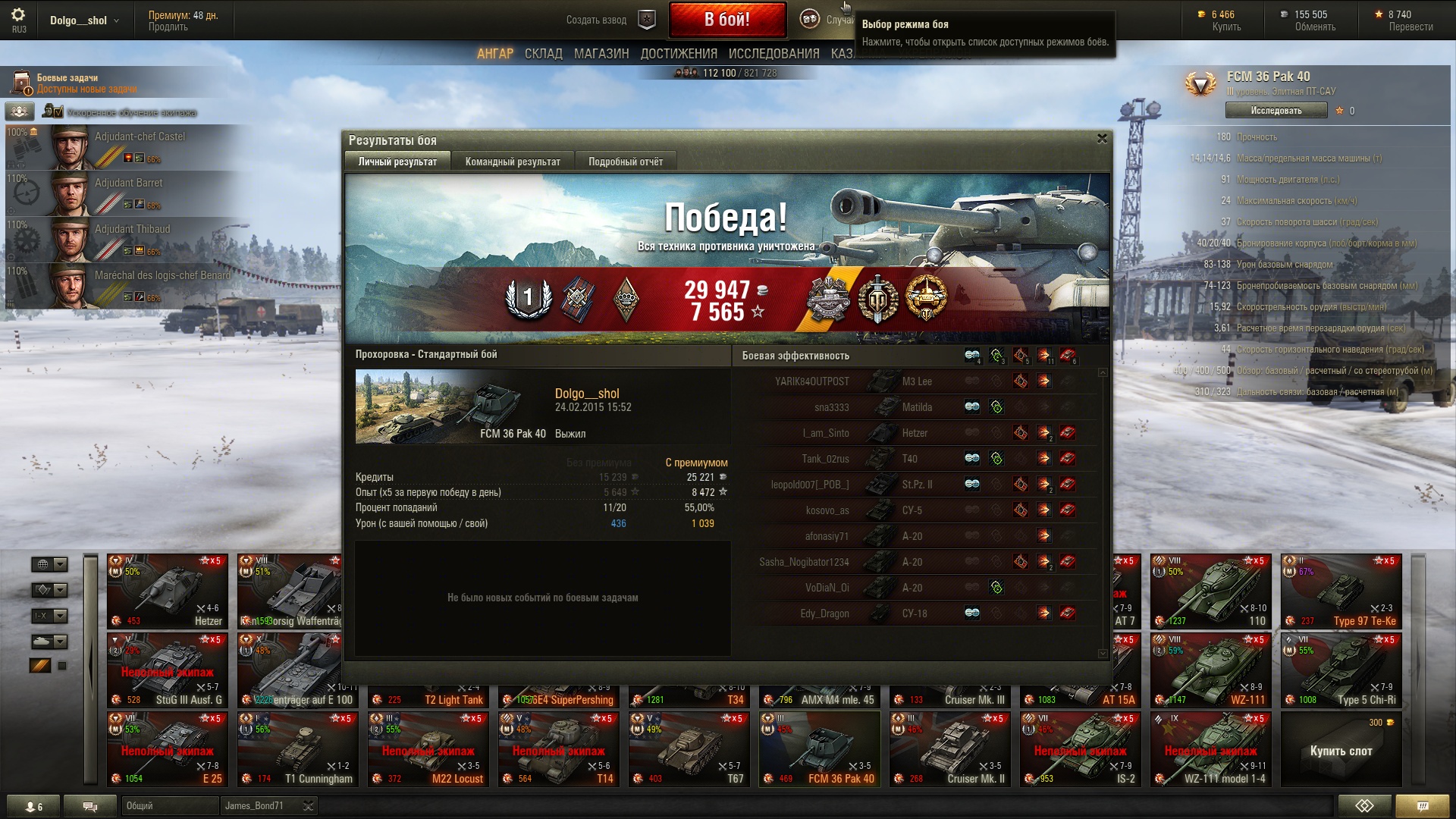Open ДОСТИЖЕНИЯ in the top menu

coord(678,54)
